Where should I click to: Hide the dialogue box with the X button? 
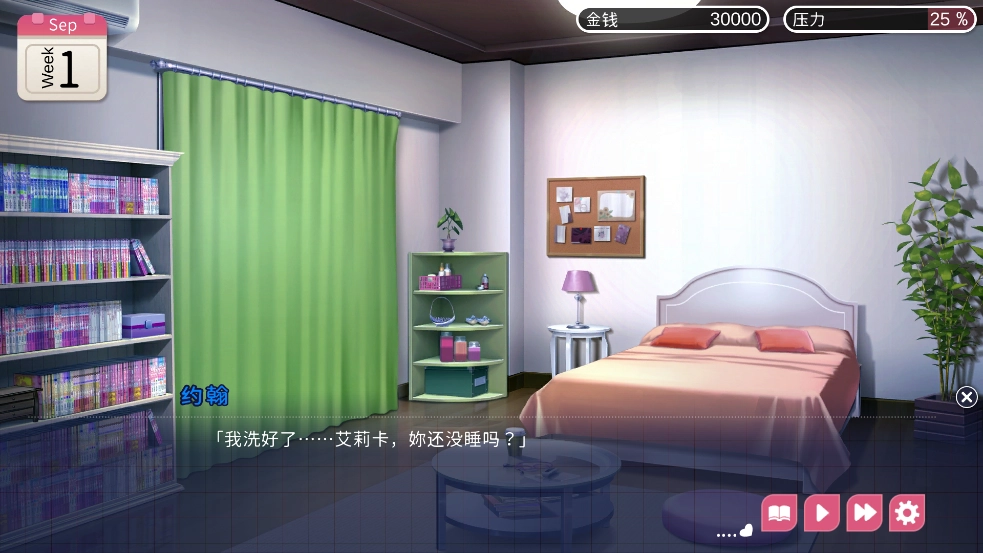pos(966,397)
